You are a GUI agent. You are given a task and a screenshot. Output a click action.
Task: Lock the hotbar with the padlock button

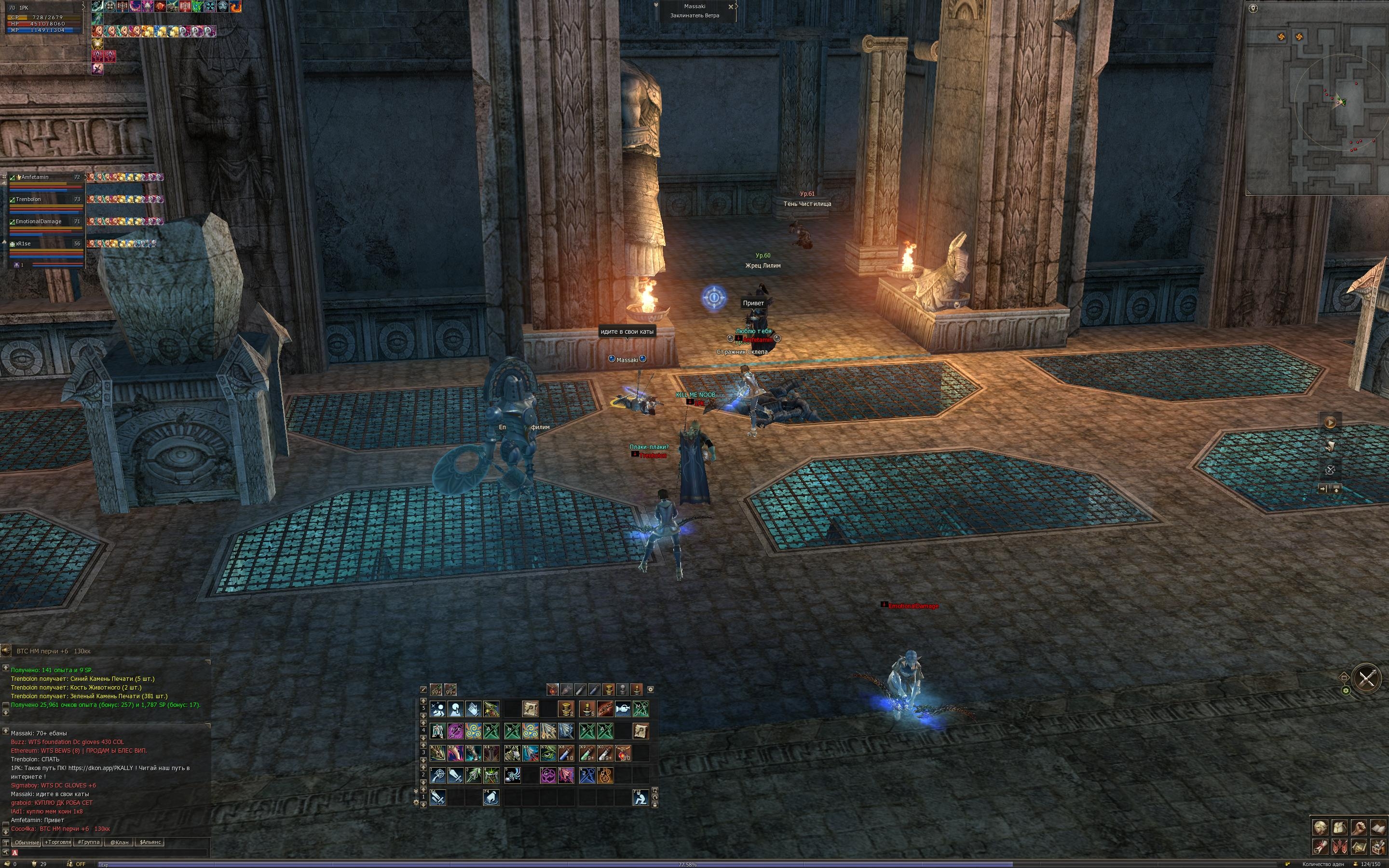pyautogui.click(x=655, y=805)
